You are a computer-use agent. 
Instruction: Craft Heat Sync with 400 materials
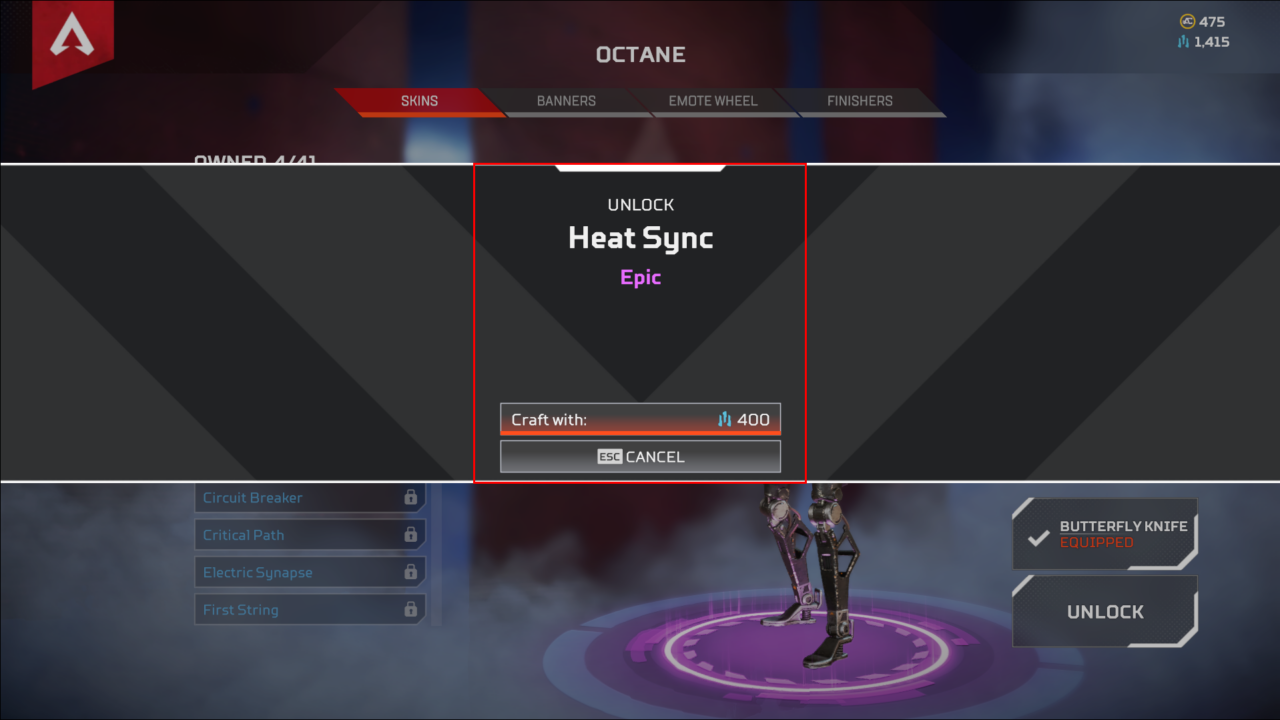coord(640,419)
